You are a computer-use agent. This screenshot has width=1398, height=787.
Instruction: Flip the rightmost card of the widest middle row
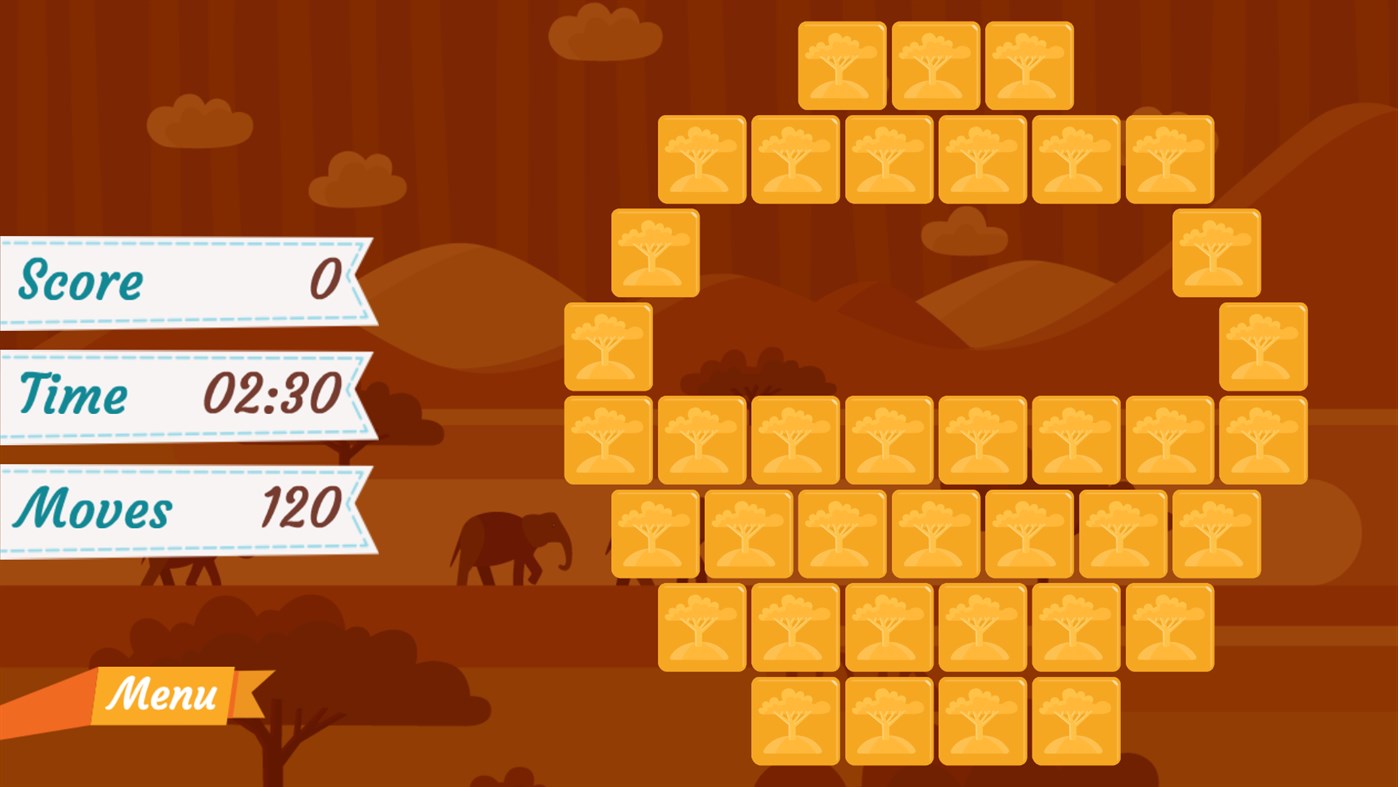coord(1262,439)
